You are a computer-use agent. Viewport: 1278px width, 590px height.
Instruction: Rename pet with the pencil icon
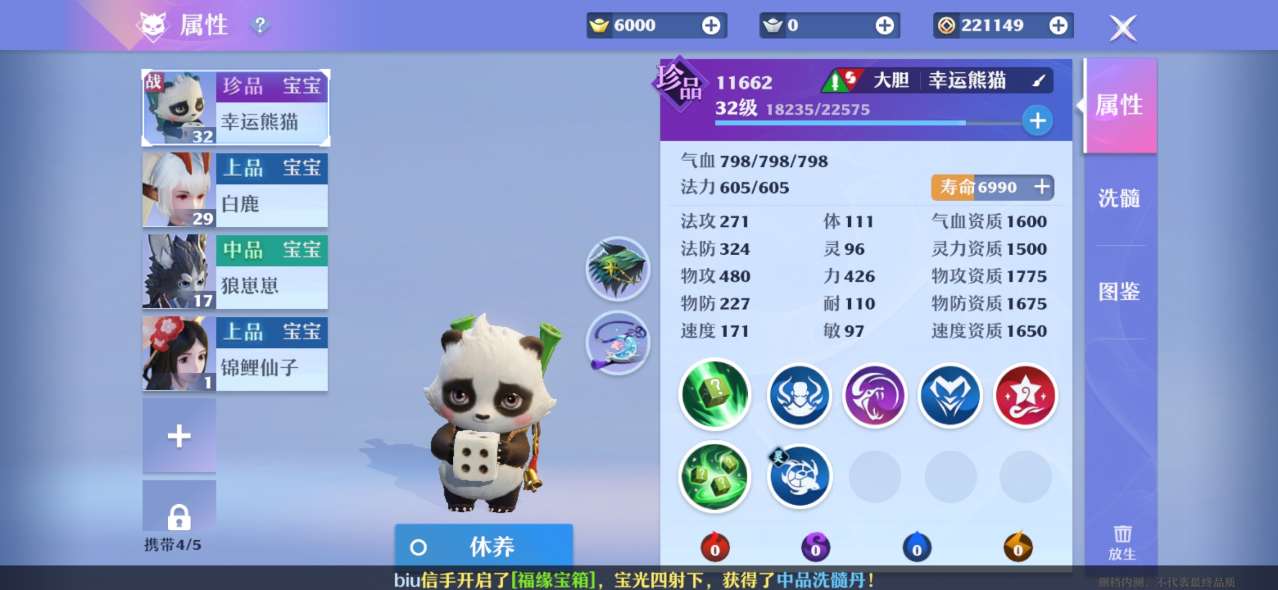[1038, 81]
